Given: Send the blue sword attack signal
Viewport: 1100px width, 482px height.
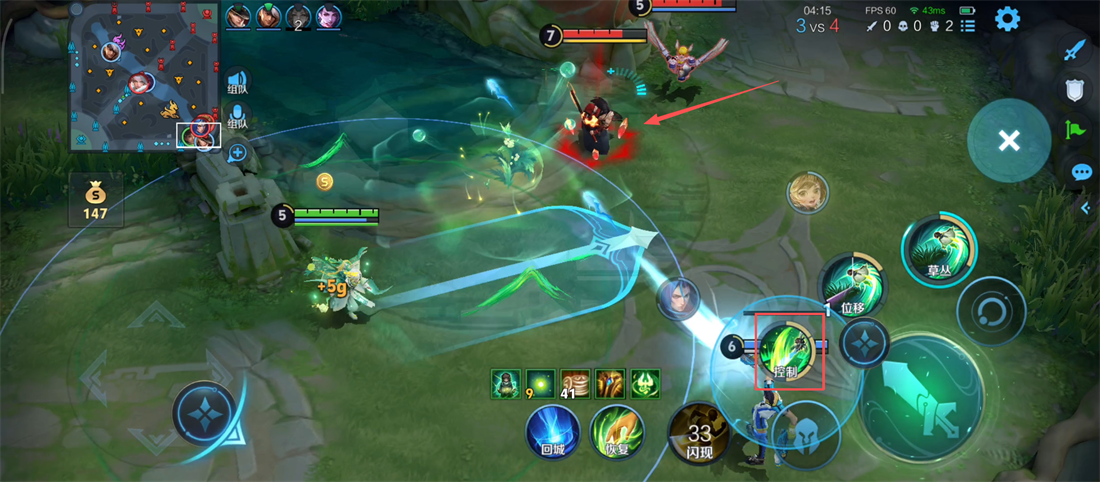Looking at the screenshot, I should click(1075, 50).
